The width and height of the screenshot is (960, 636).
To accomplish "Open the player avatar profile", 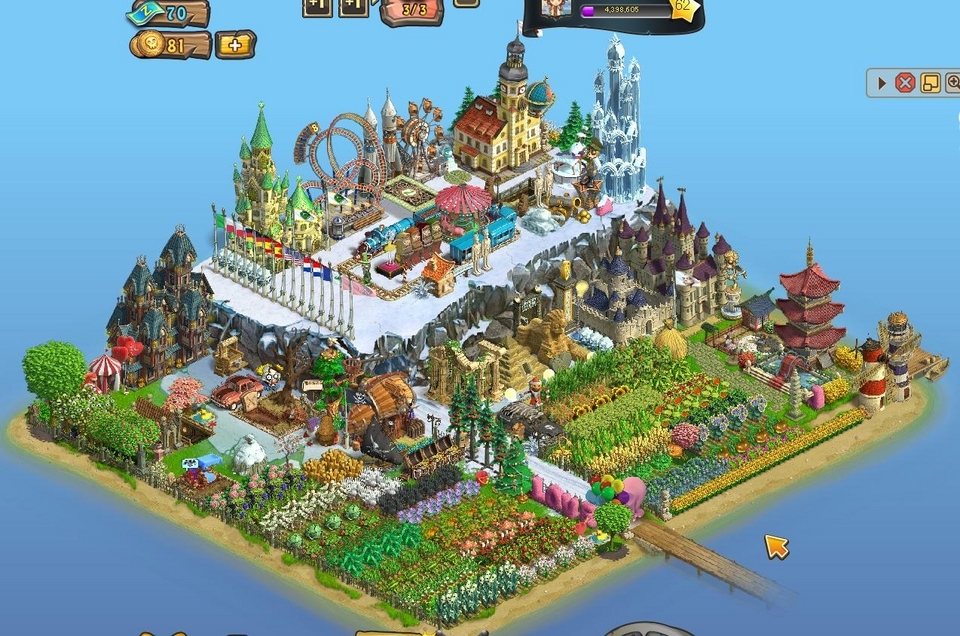I will (553, 8).
